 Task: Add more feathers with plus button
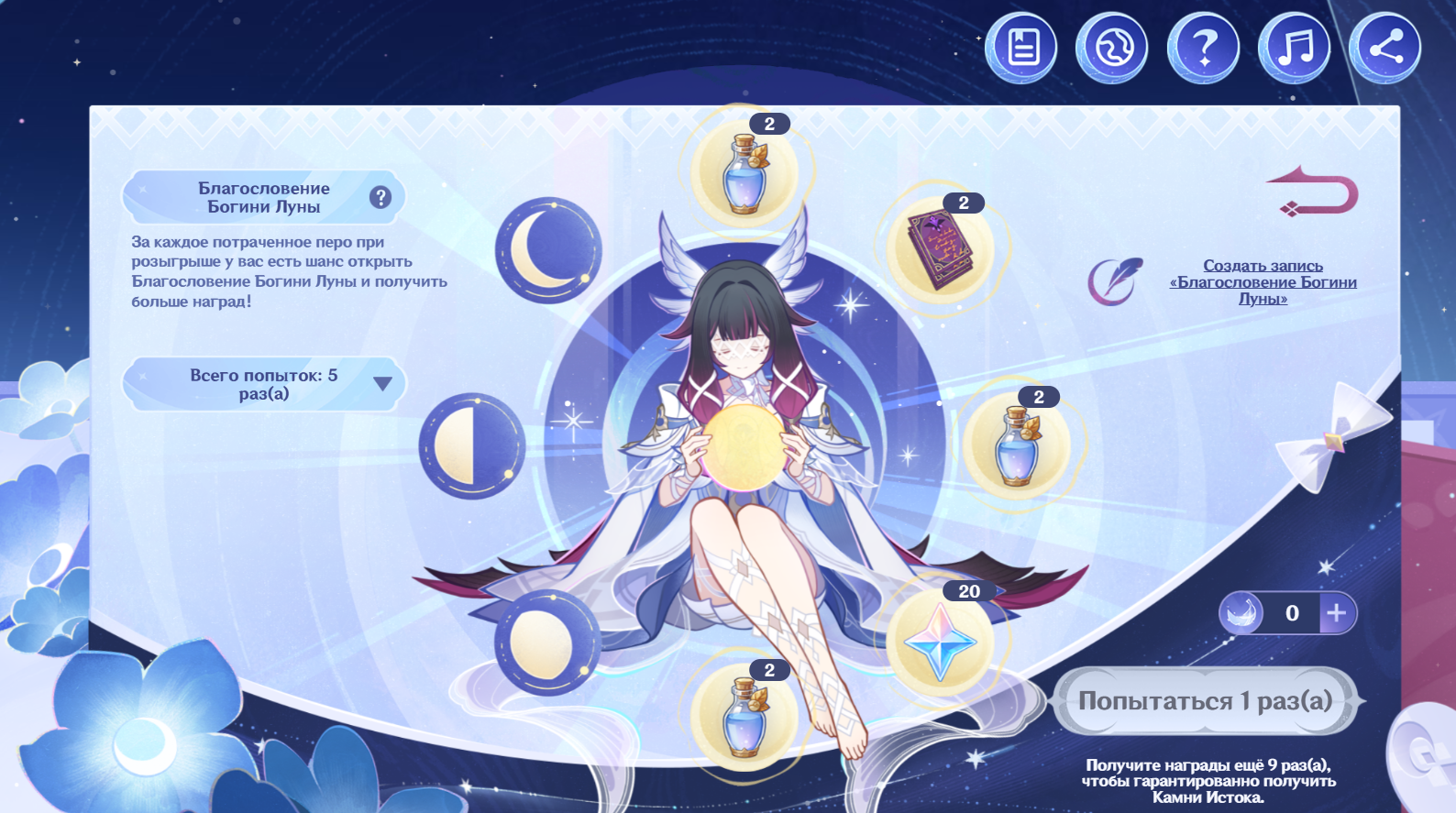[x=1337, y=613]
